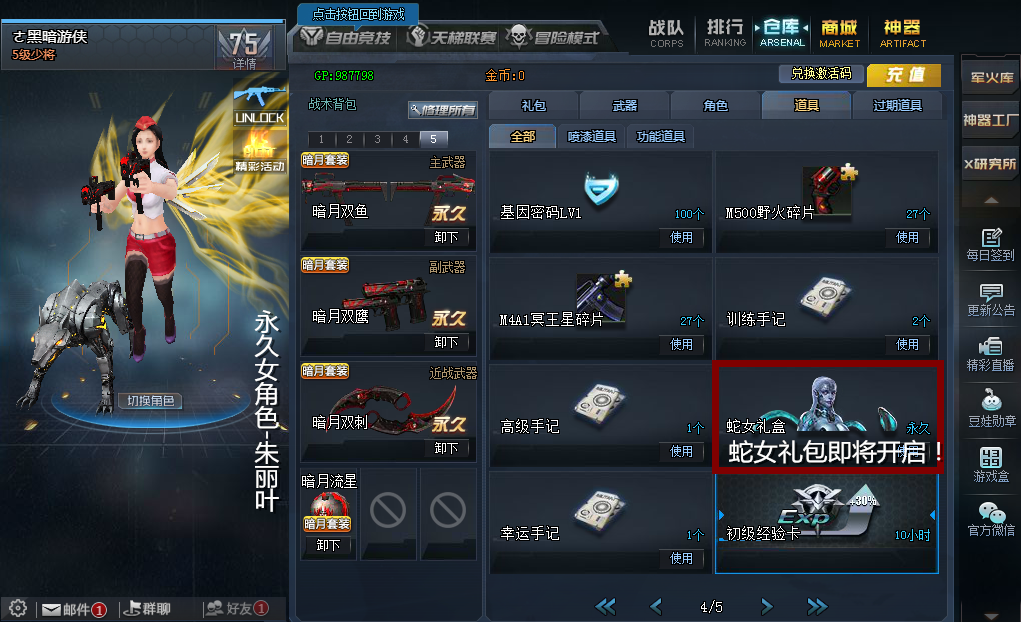Open the 兑换激活码 redeem code button
The height and width of the screenshot is (622, 1021).
point(820,74)
